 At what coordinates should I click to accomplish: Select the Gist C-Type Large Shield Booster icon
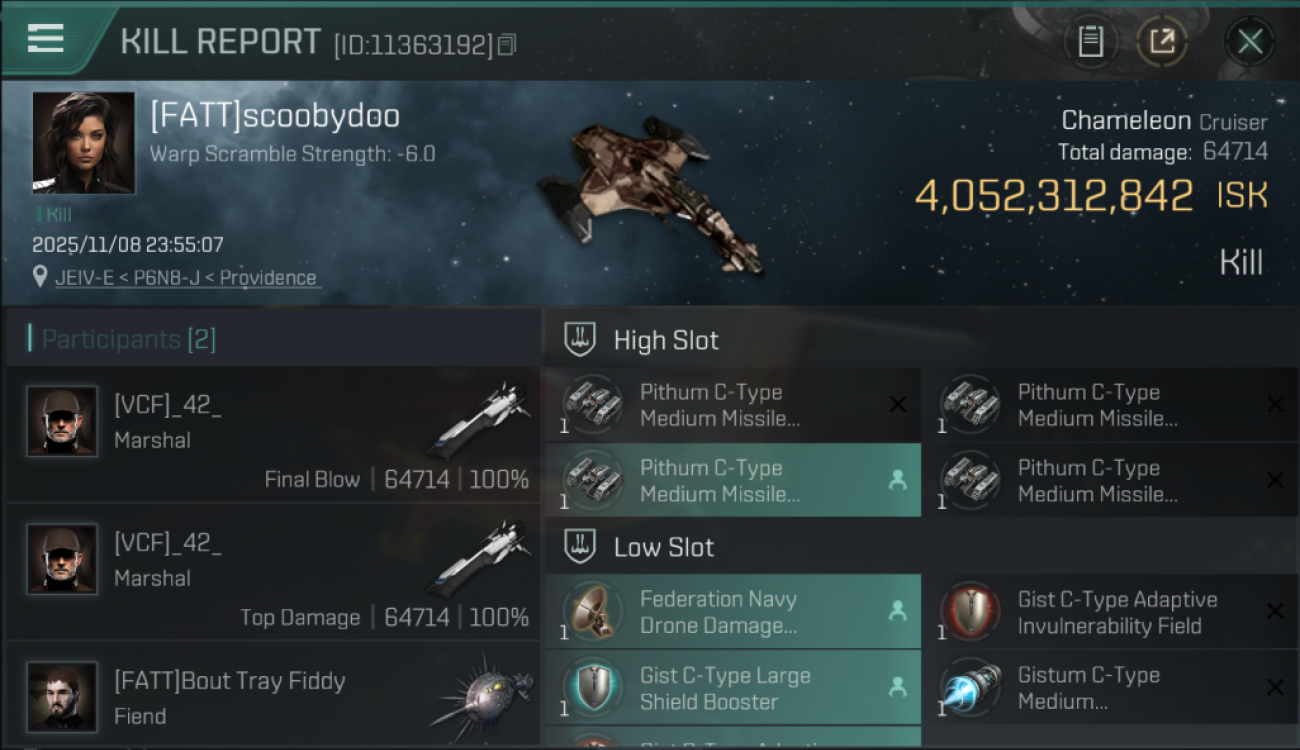click(x=593, y=687)
